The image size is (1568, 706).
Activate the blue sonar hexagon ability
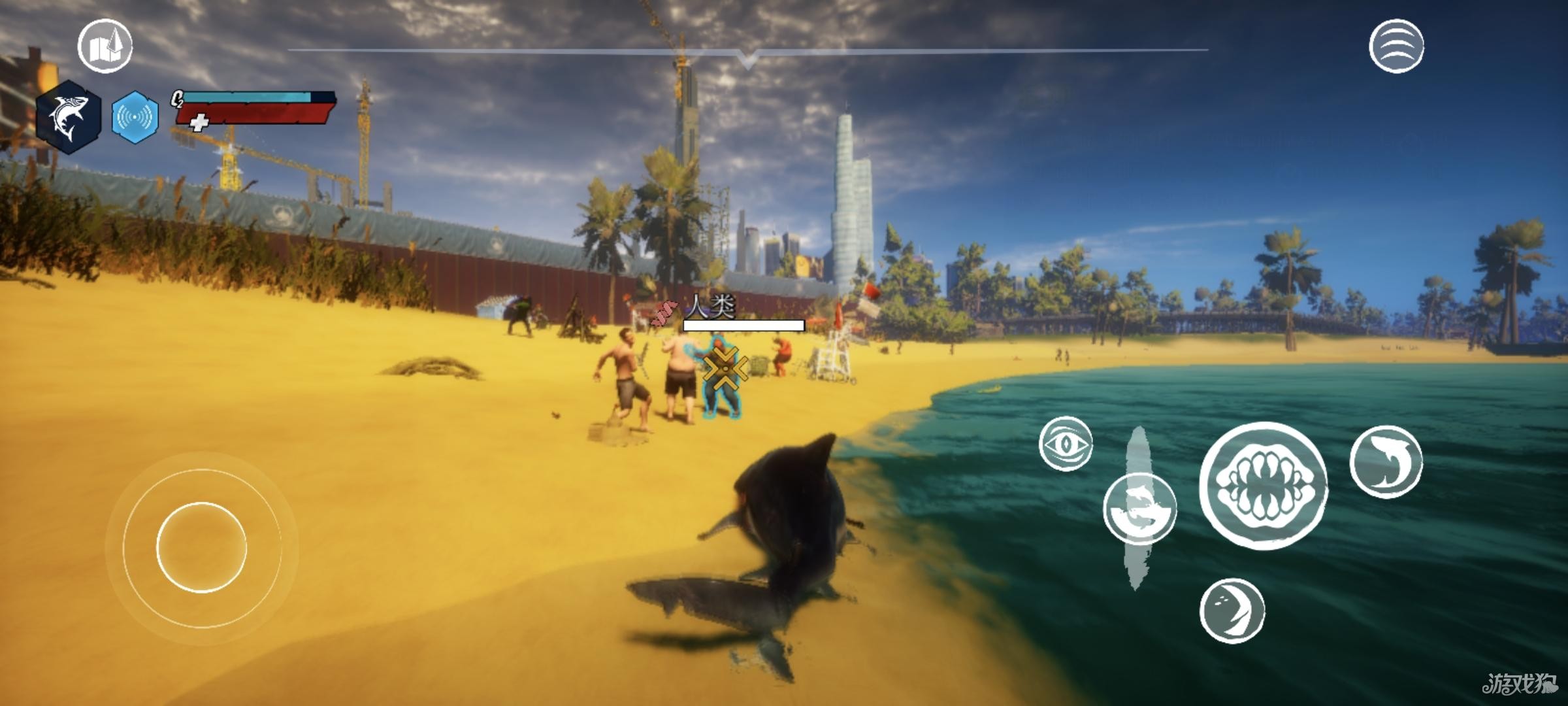point(135,118)
